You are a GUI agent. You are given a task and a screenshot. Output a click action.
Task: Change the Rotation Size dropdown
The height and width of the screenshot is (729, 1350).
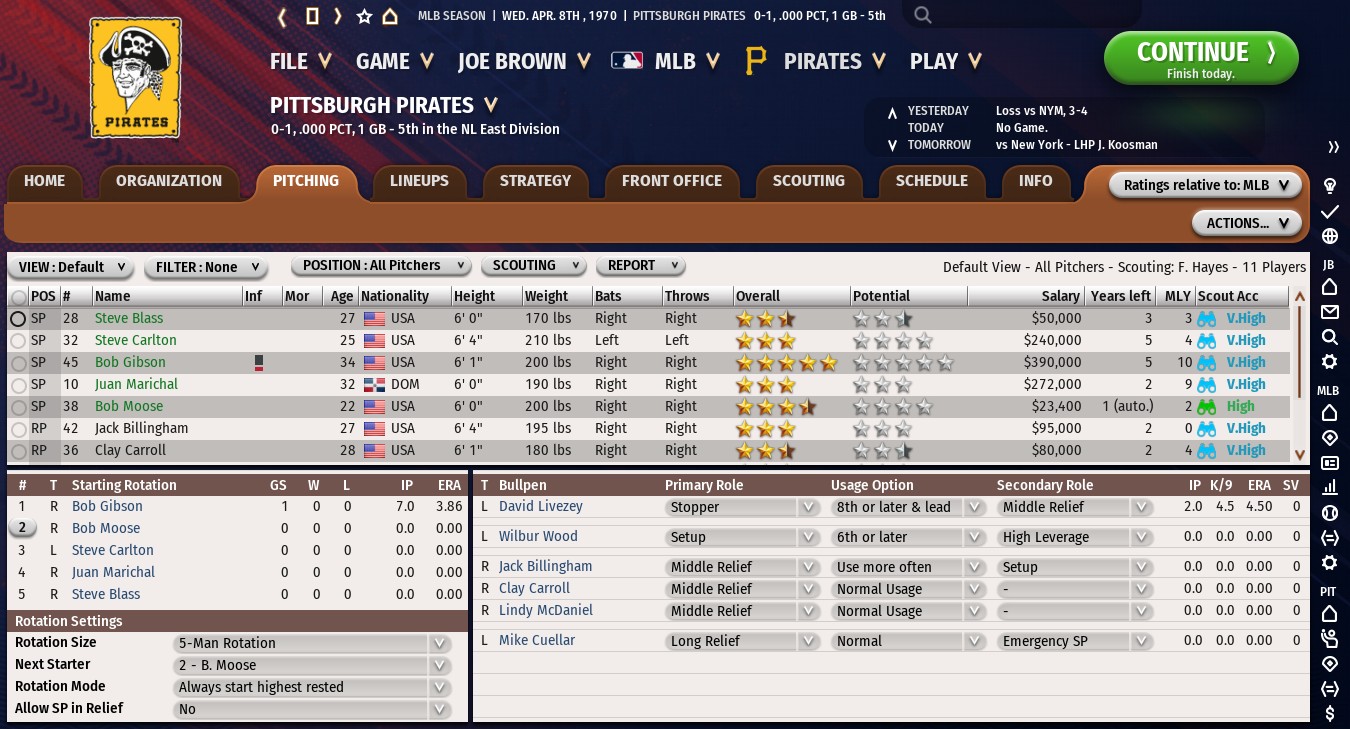pyautogui.click(x=311, y=643)
